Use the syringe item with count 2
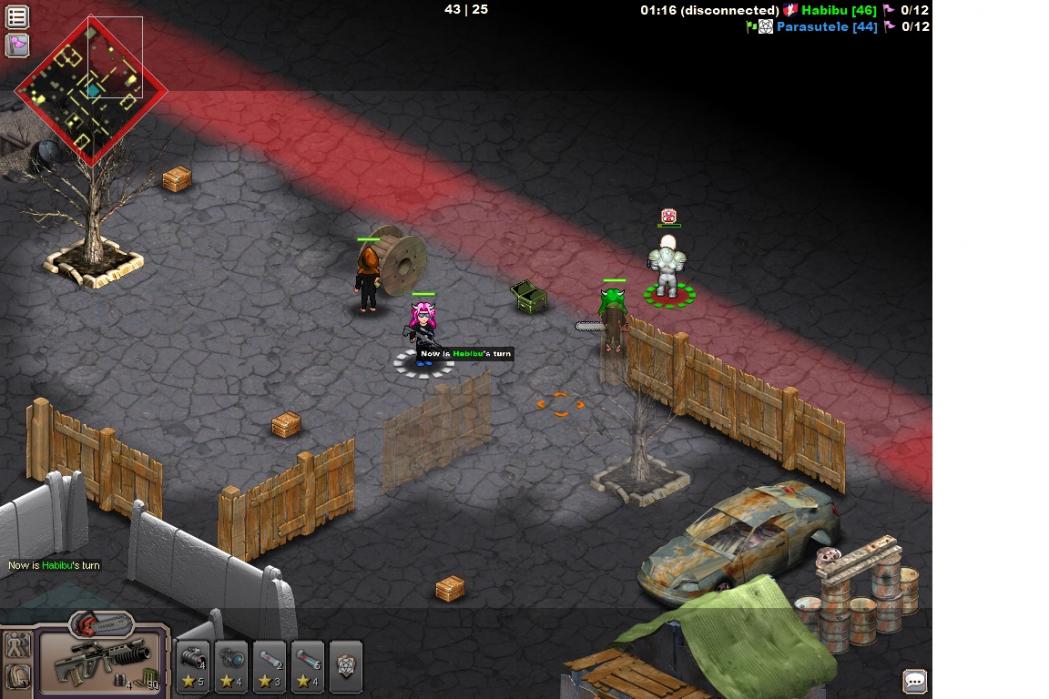Viewport: 1049px width, 699px height. (269, 666)
